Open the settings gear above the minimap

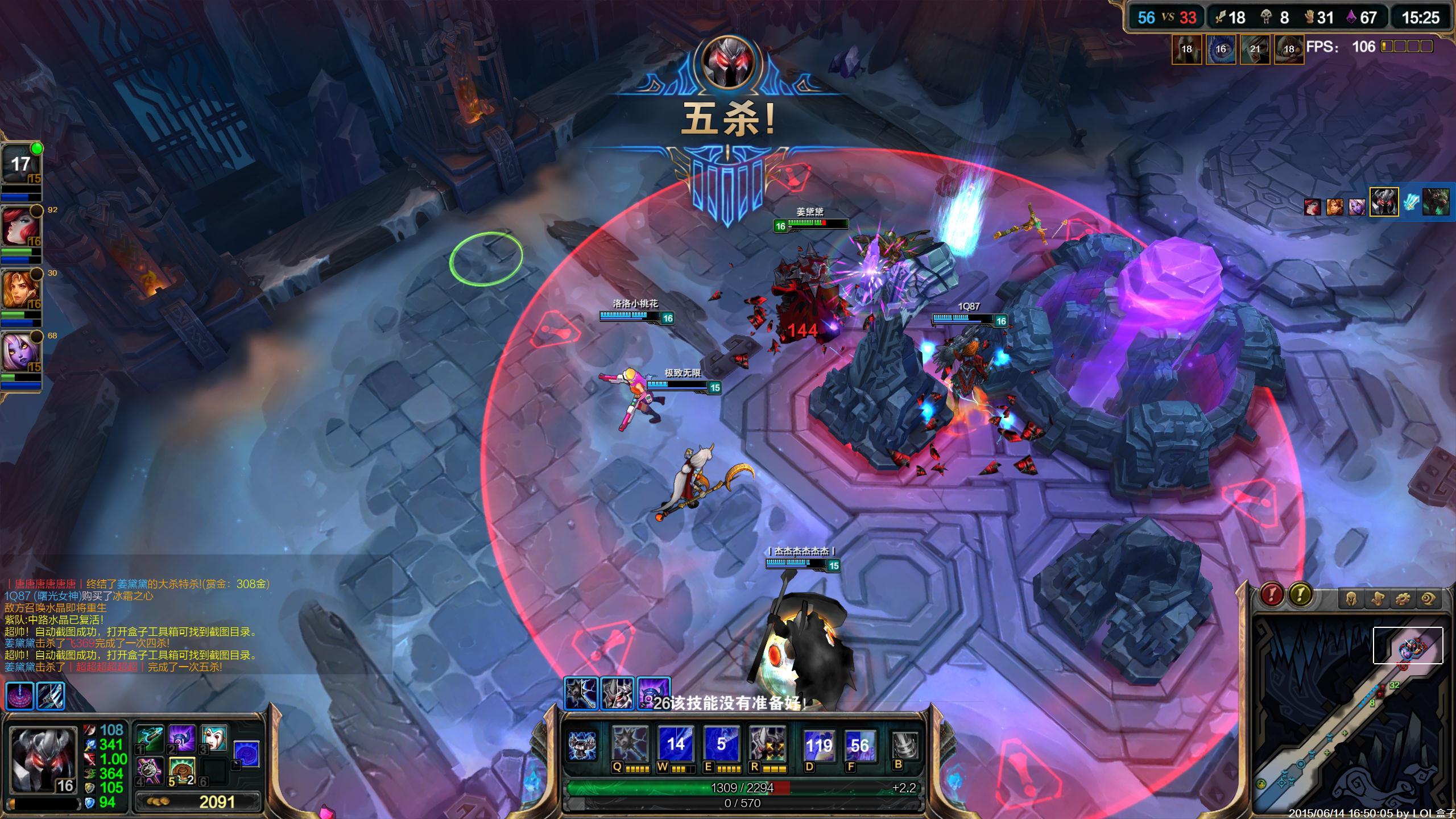1402,599
